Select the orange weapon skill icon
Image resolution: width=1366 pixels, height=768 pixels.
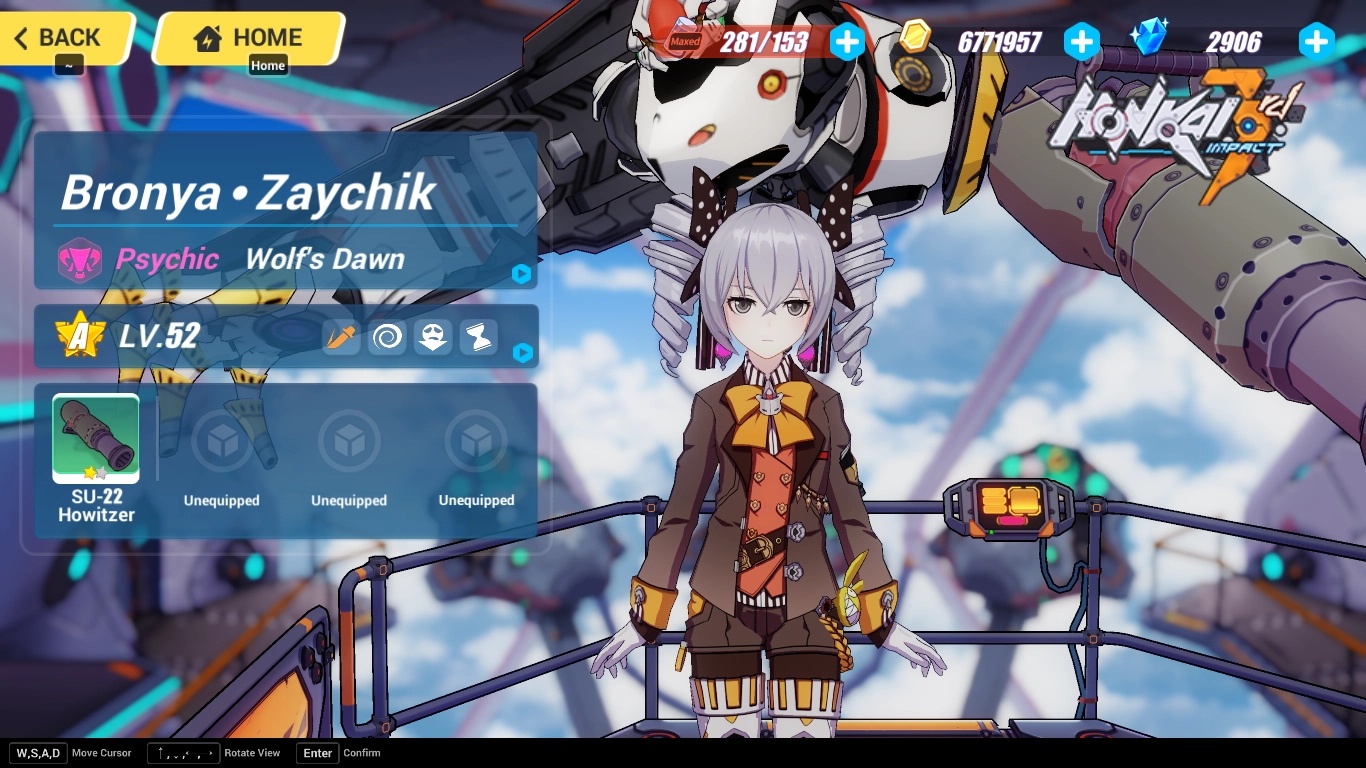341,337
